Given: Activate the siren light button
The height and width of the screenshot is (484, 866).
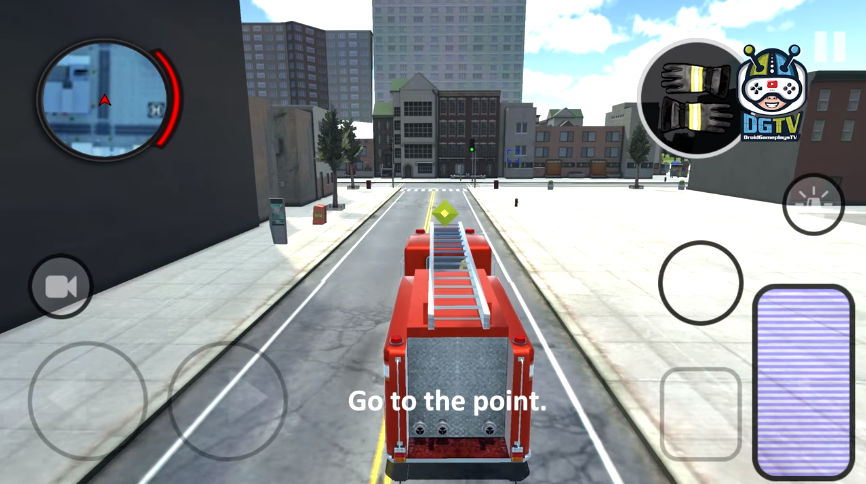Looking at the screenshot, I should (x=813, y=204).
